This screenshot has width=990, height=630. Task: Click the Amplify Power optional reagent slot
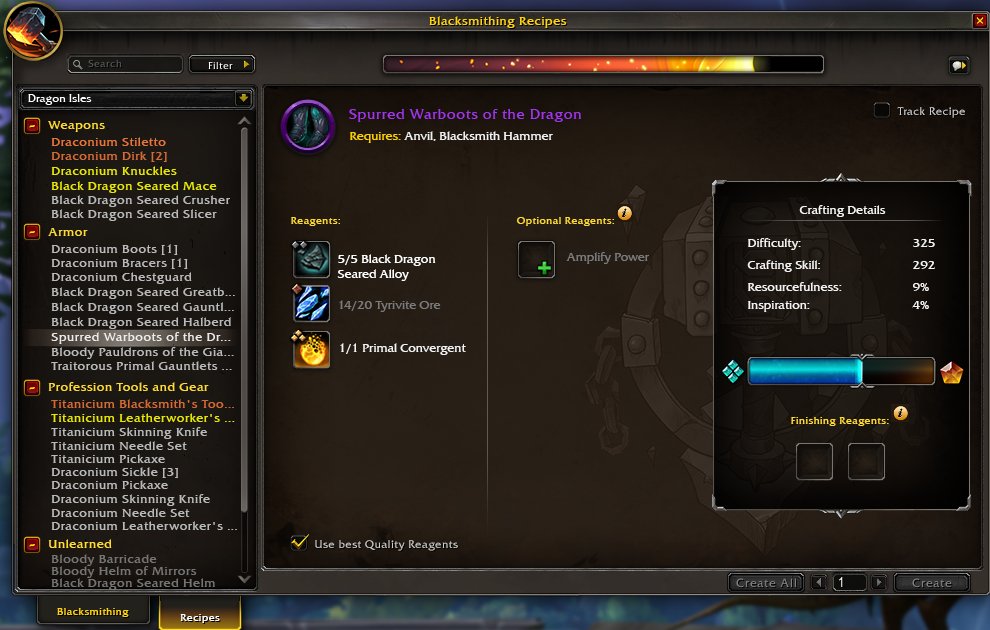536,260
